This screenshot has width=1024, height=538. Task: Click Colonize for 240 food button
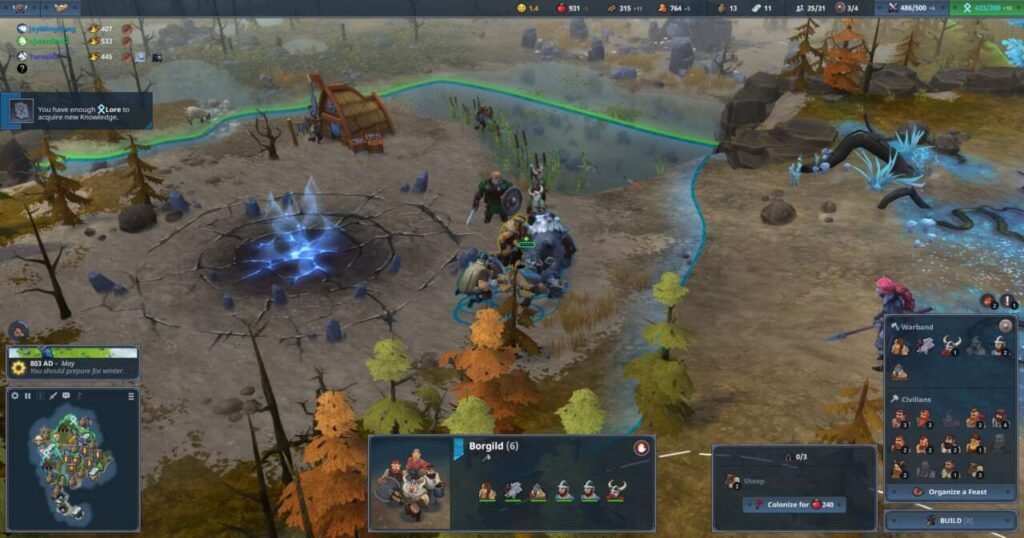click(x=794, y=505)
